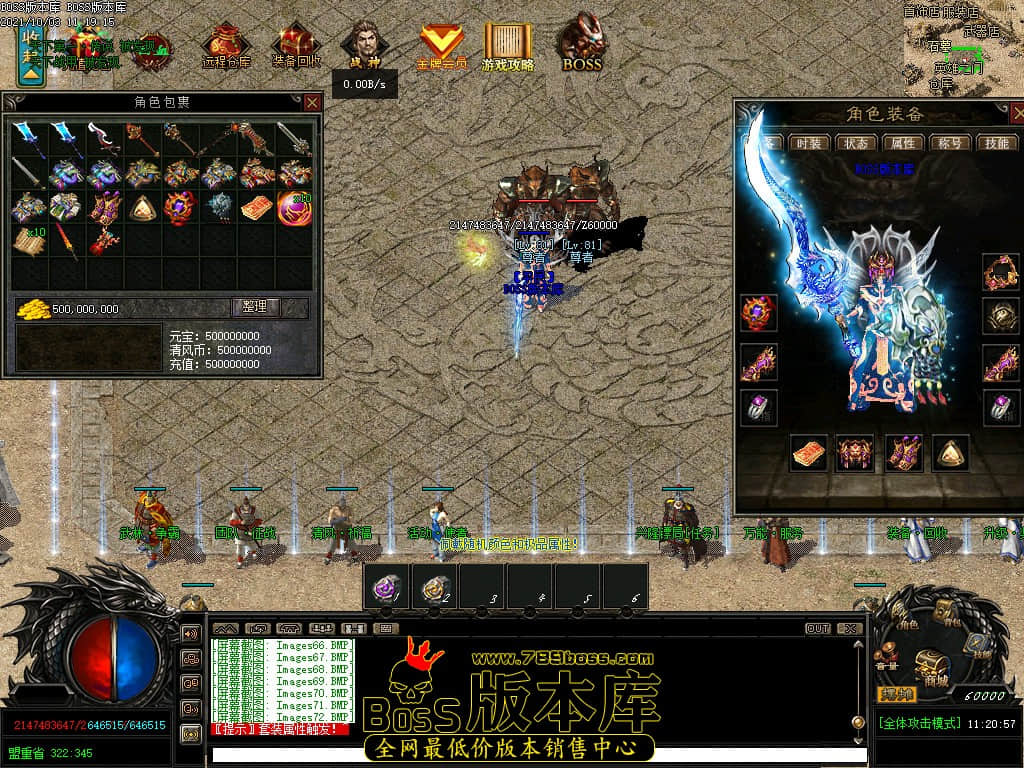Switch to the 称号 title tab
Screen dimensions: 1024x768
[x=949, y=143]
